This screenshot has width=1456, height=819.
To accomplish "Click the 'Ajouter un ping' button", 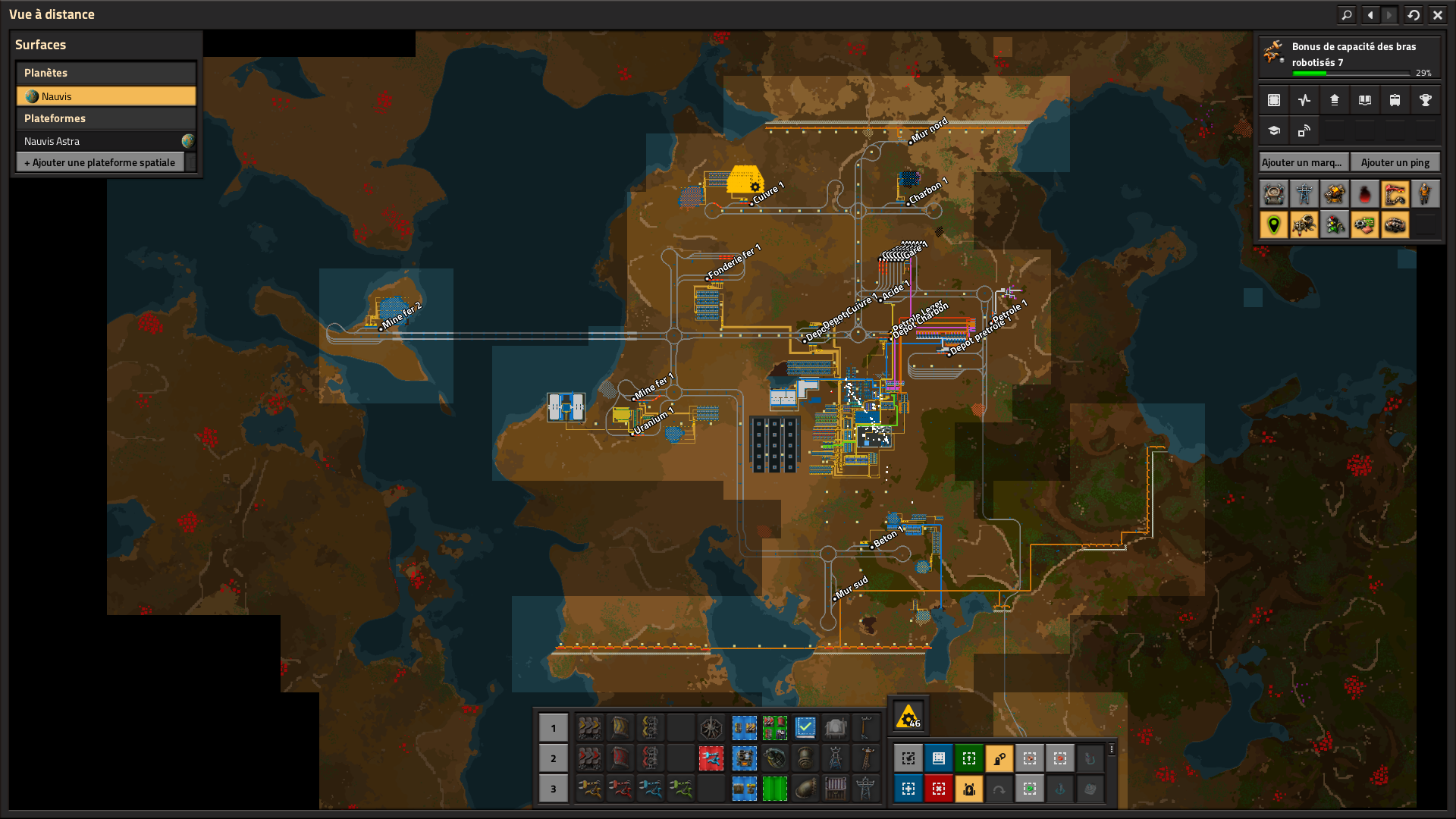I will point(1395,162).
